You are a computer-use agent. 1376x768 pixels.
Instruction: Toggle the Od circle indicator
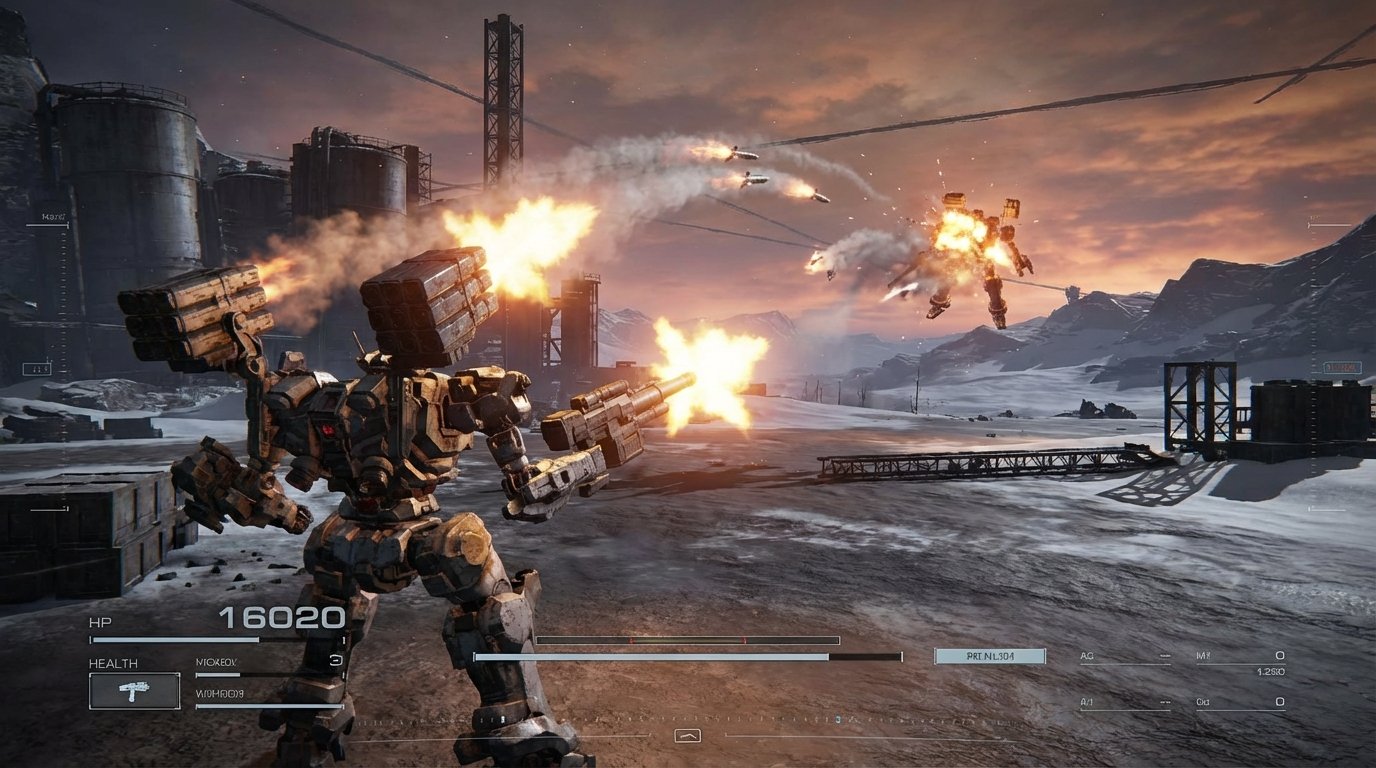pos(1280,702)
